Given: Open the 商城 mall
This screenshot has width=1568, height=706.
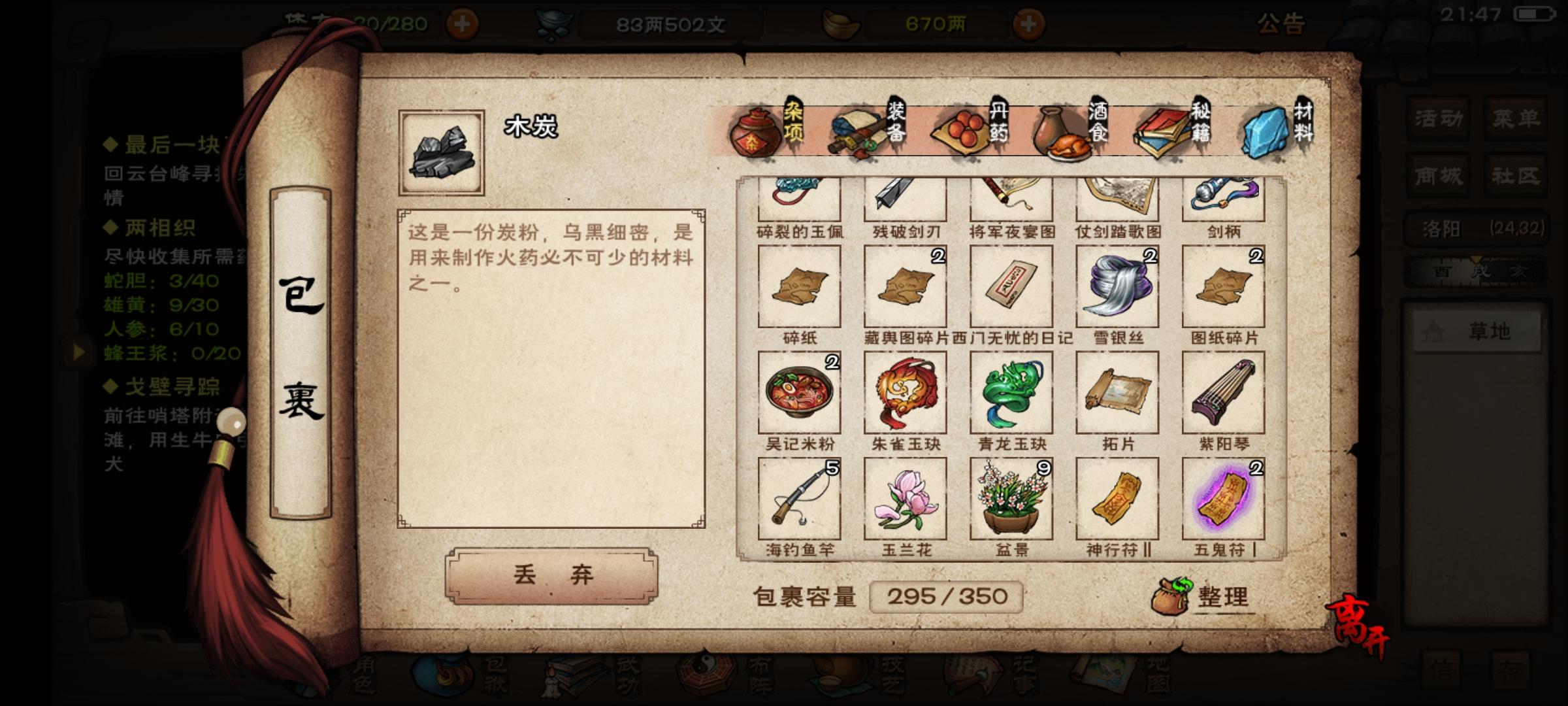Looking at the screenshot, I should click(x=1437, y=175).
